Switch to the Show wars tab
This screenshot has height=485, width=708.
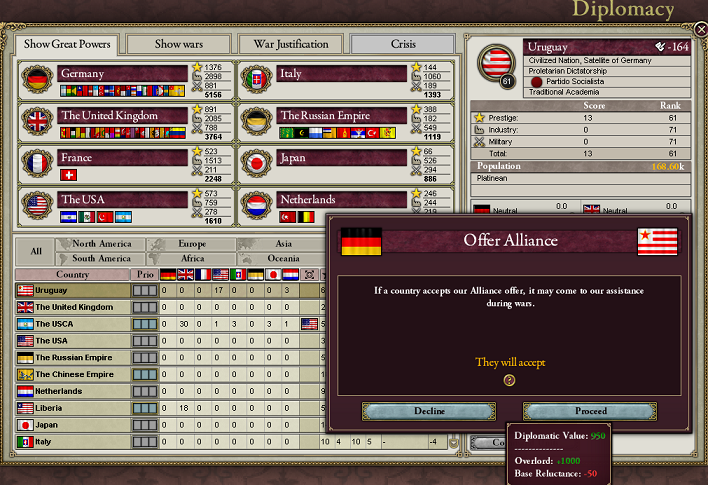pyautogui.click(x=180, y=44)
